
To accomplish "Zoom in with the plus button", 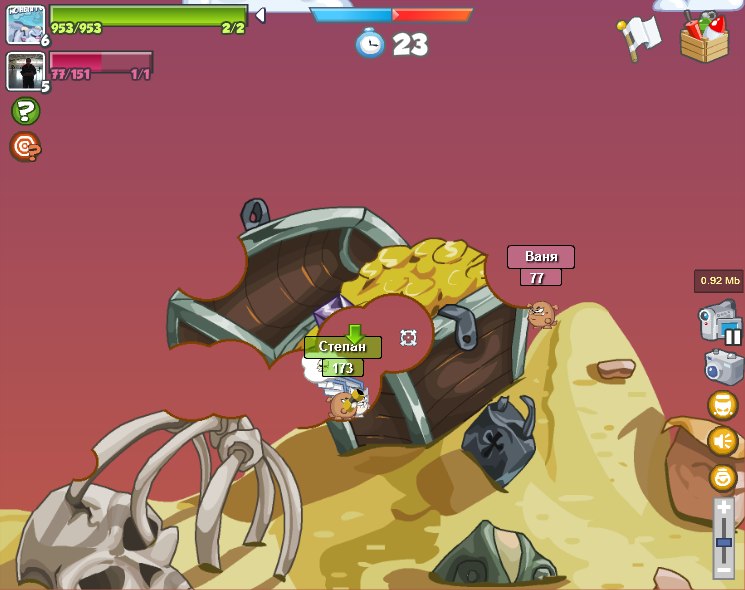I will pos(724,508).
